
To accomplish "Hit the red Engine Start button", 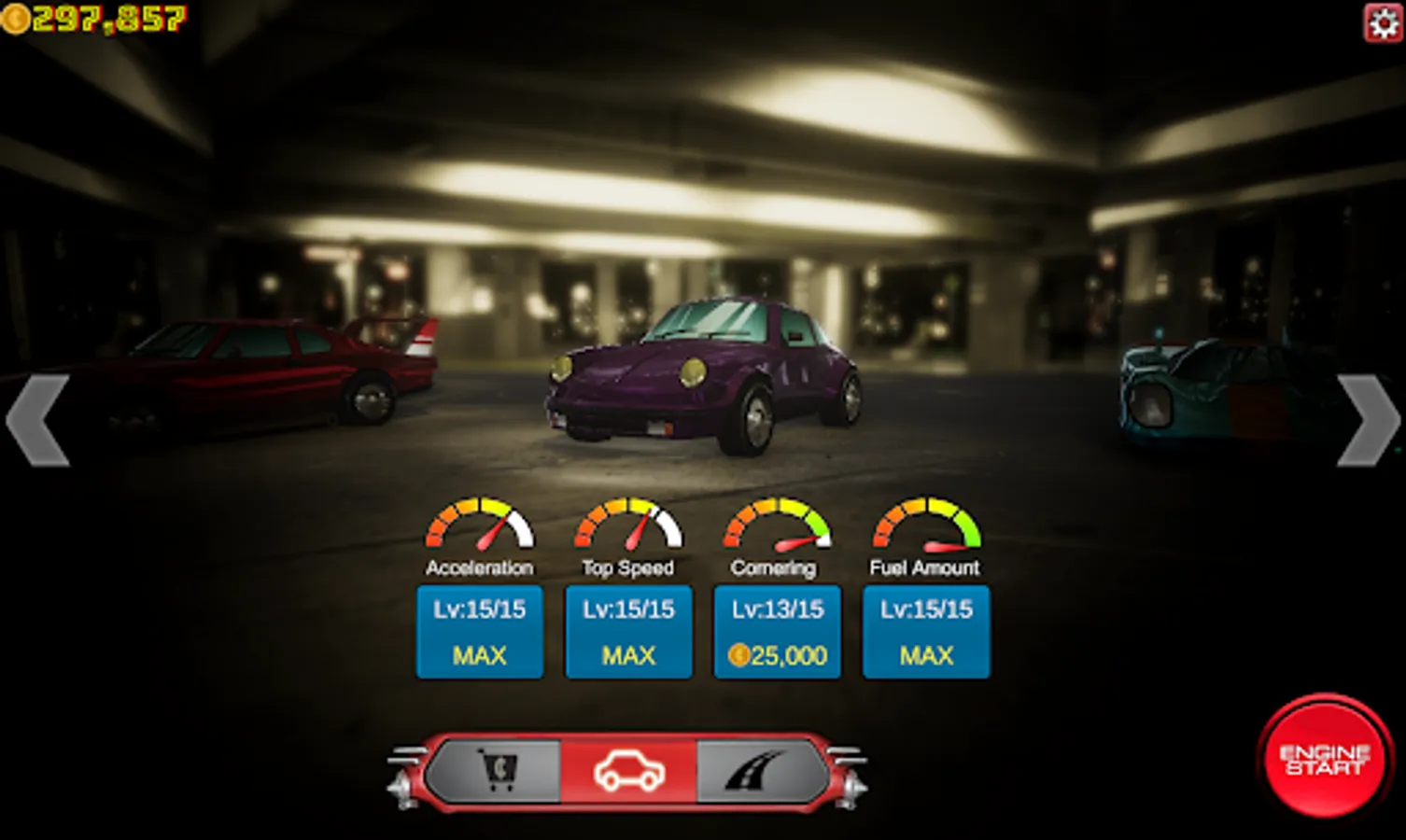I will (x=1324, y=758).
